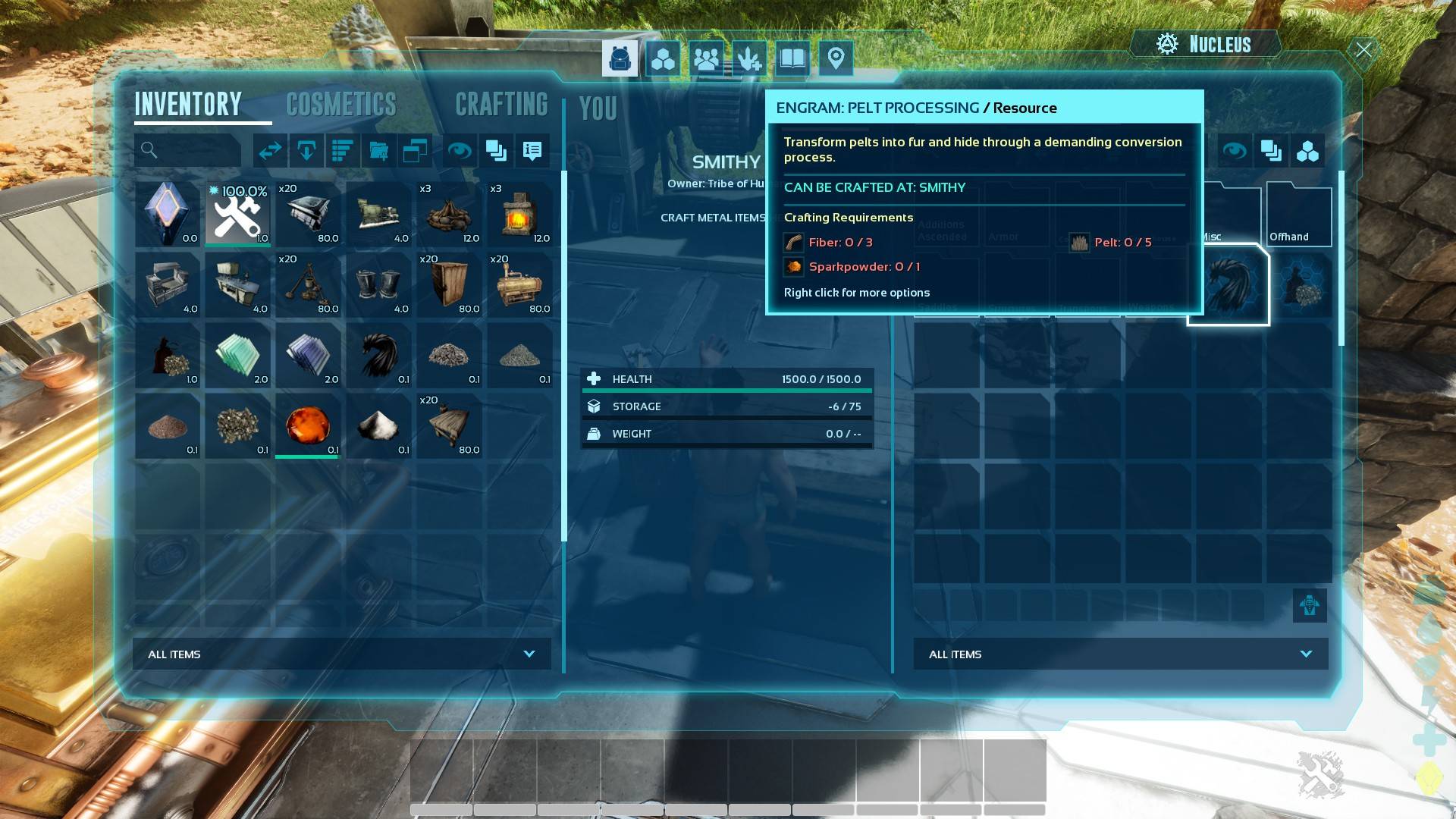Close the inventory window
1456x819 pixels.
tap(1363, 50)
